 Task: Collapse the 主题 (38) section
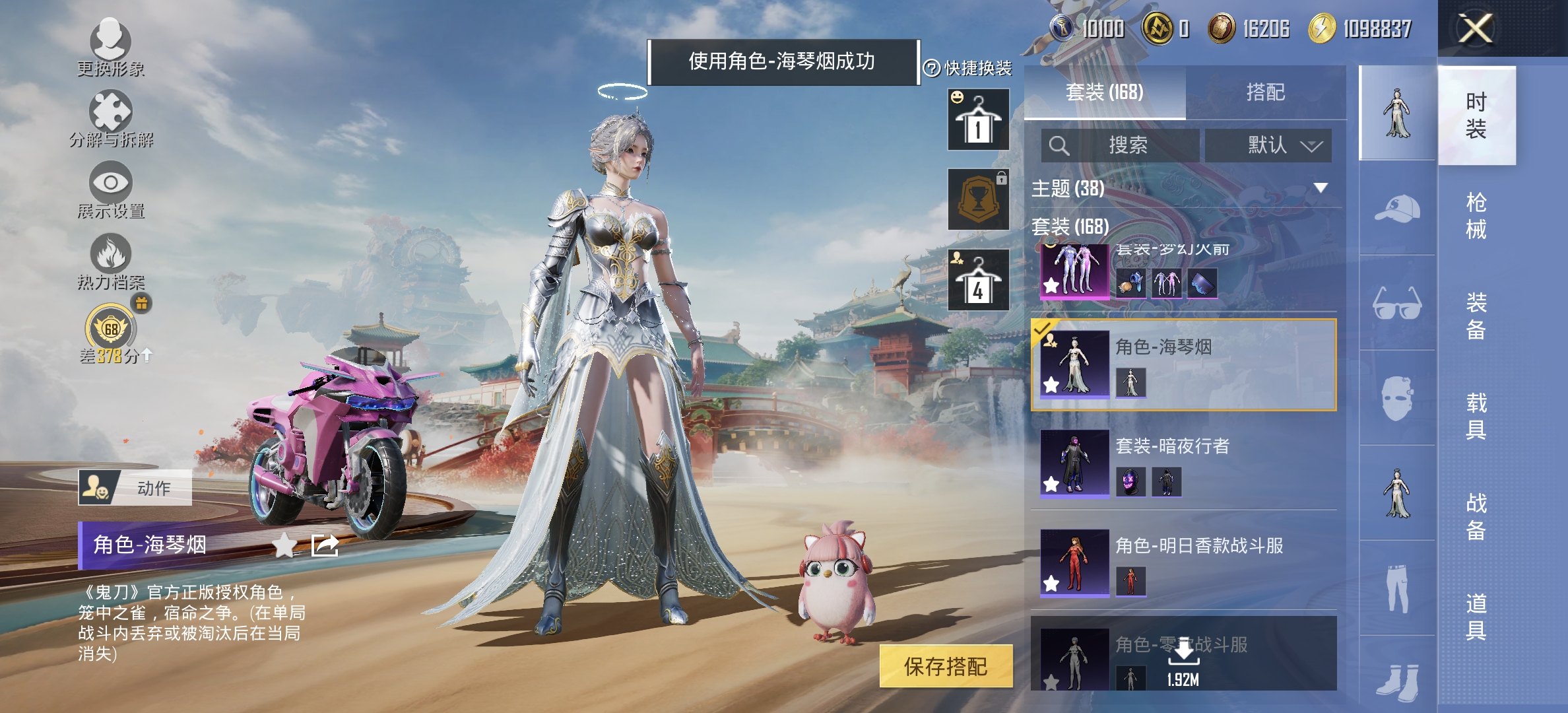pyautogui.click(x=1320, y=187)
